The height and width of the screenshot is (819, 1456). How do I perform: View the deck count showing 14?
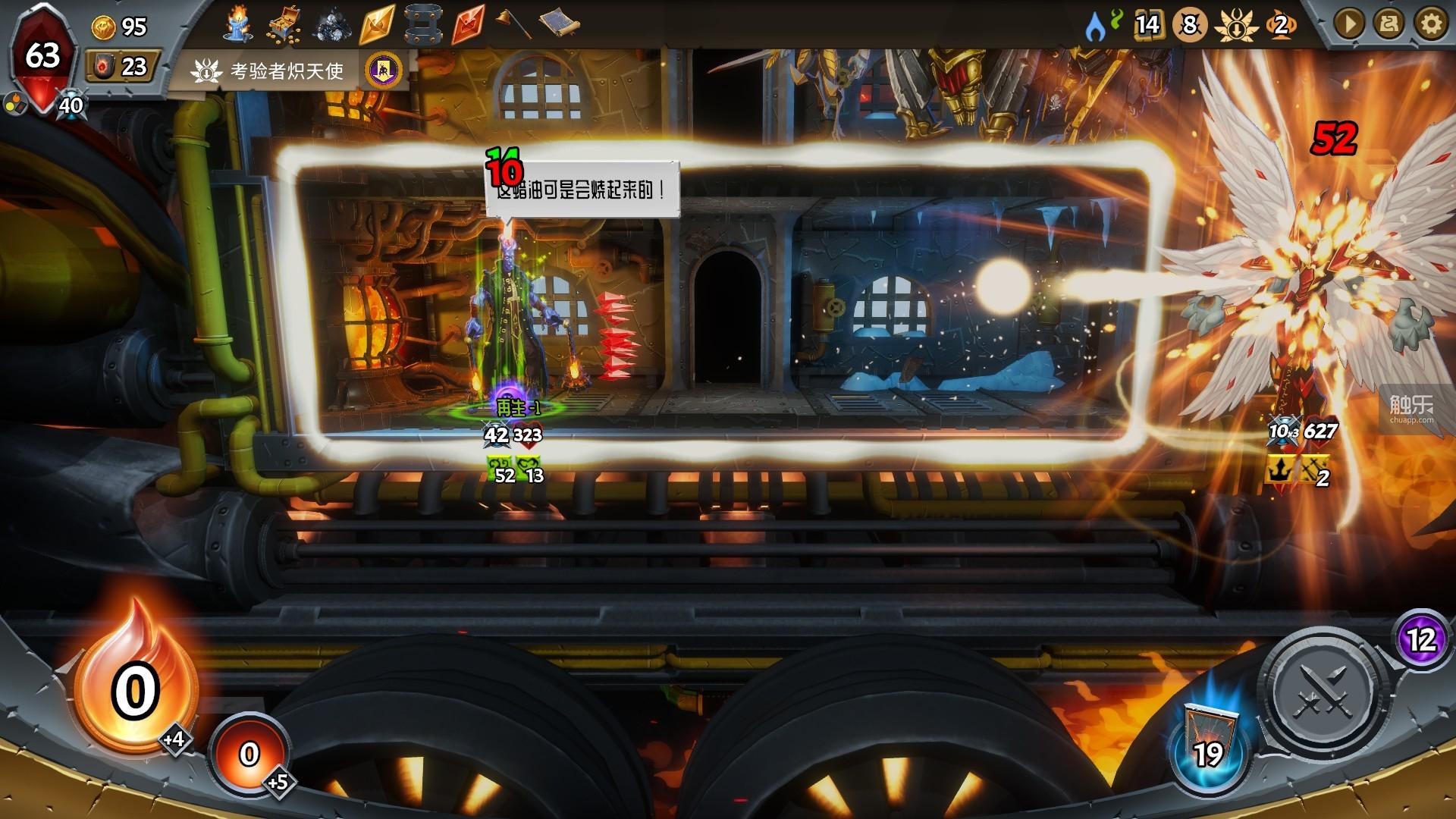click(x=1147, y=25)
